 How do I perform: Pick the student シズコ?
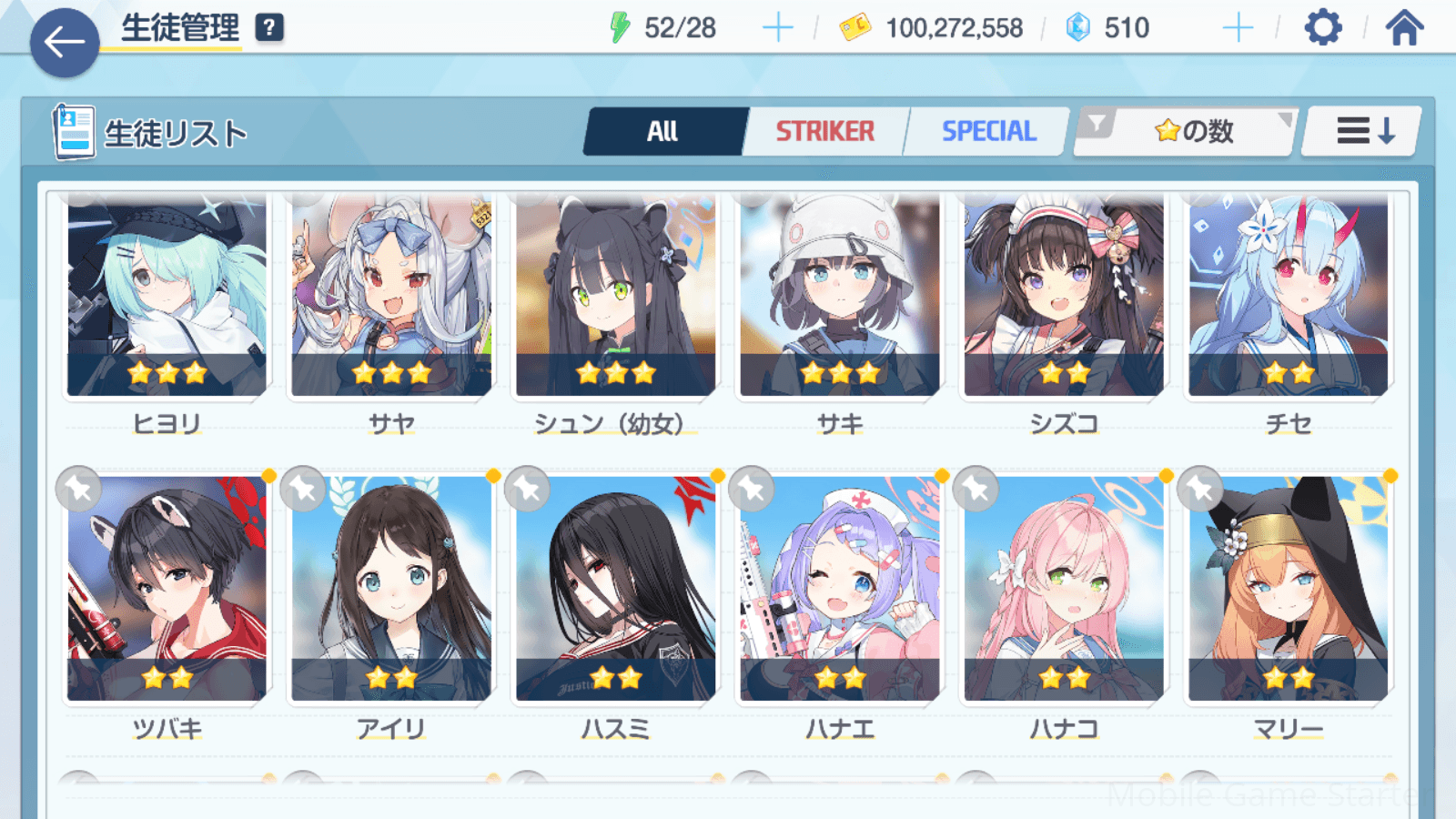coord(1064,296)
